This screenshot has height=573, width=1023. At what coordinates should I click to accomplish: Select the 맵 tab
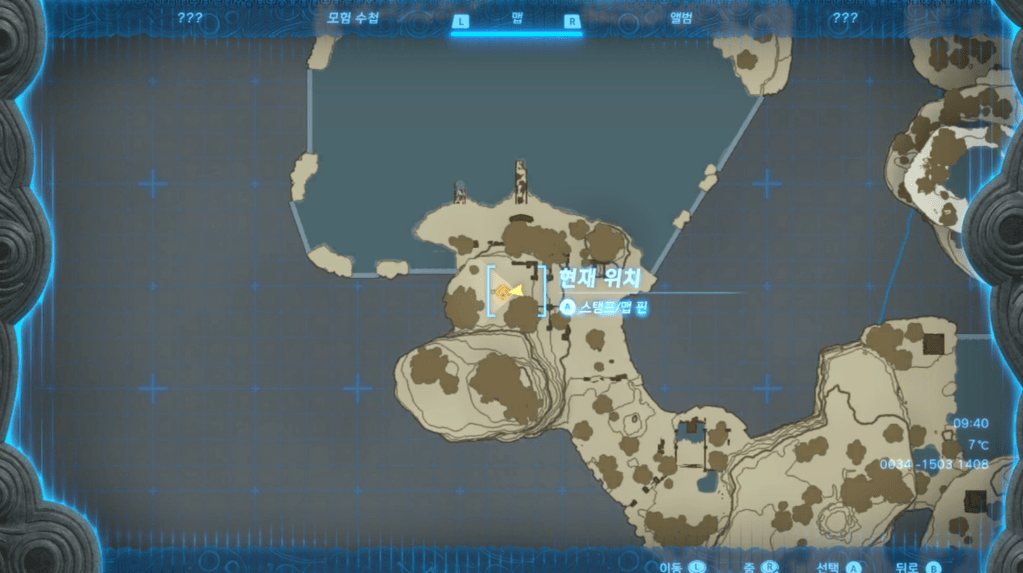click(516, 18)
